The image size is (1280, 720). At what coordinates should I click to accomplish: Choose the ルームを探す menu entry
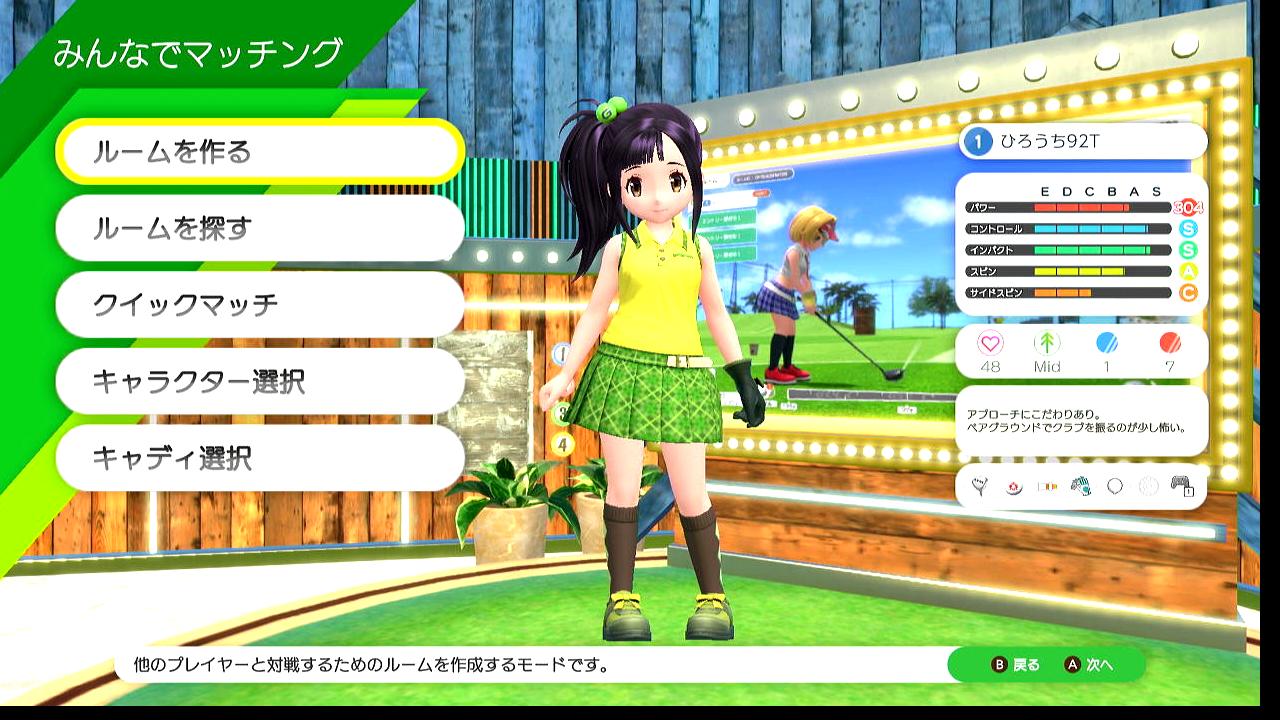pos(260,228)
